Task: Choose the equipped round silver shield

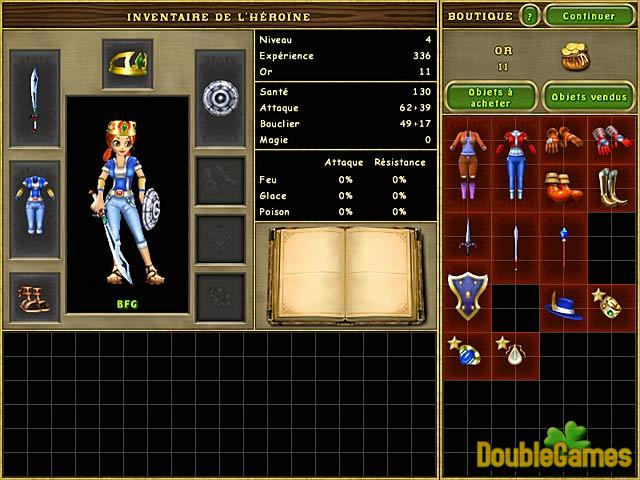Action: click(x=219, y=97)
